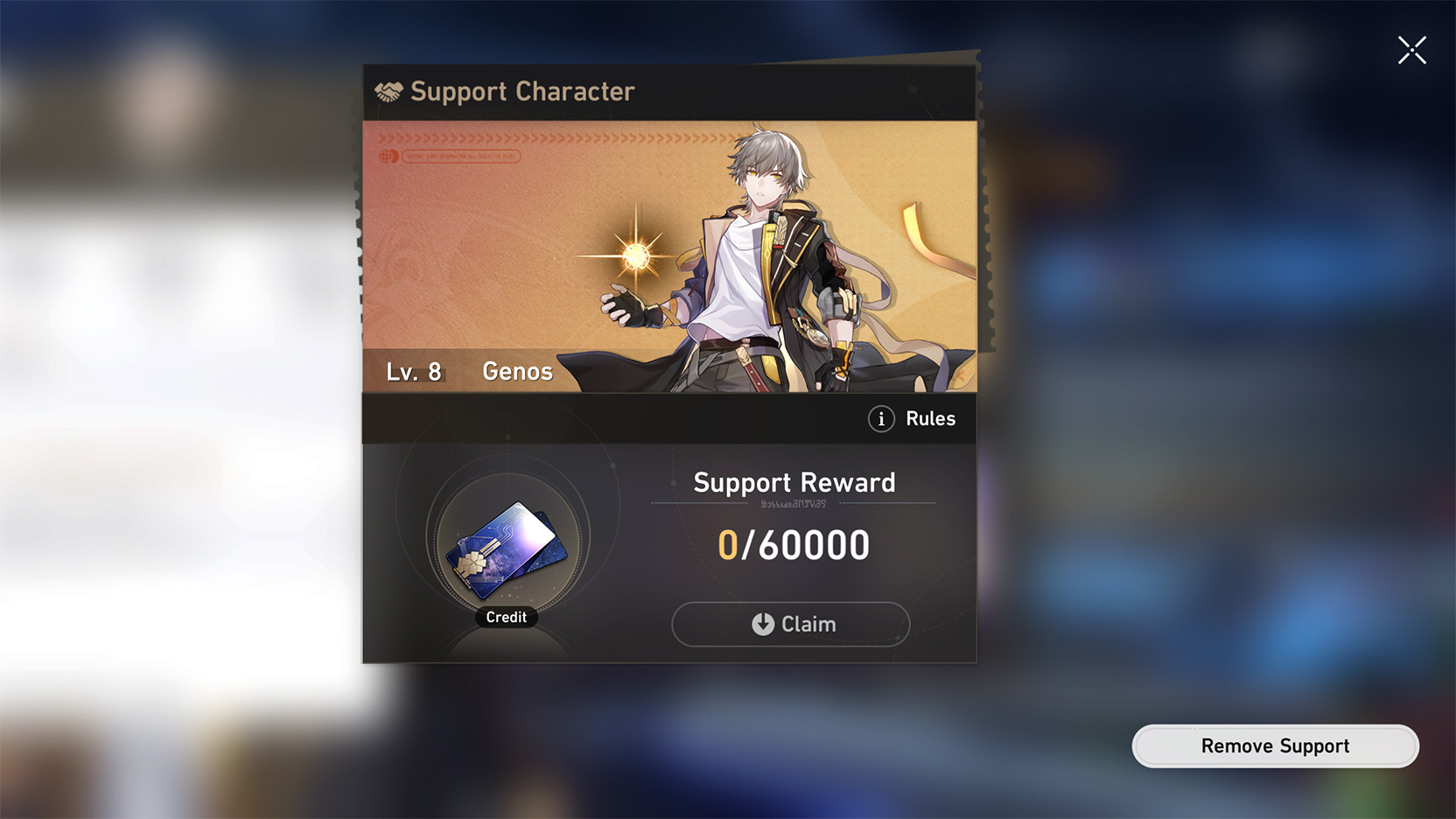Select the Credit label tag under the reward

pyautogui.click(x=506, y=617)
